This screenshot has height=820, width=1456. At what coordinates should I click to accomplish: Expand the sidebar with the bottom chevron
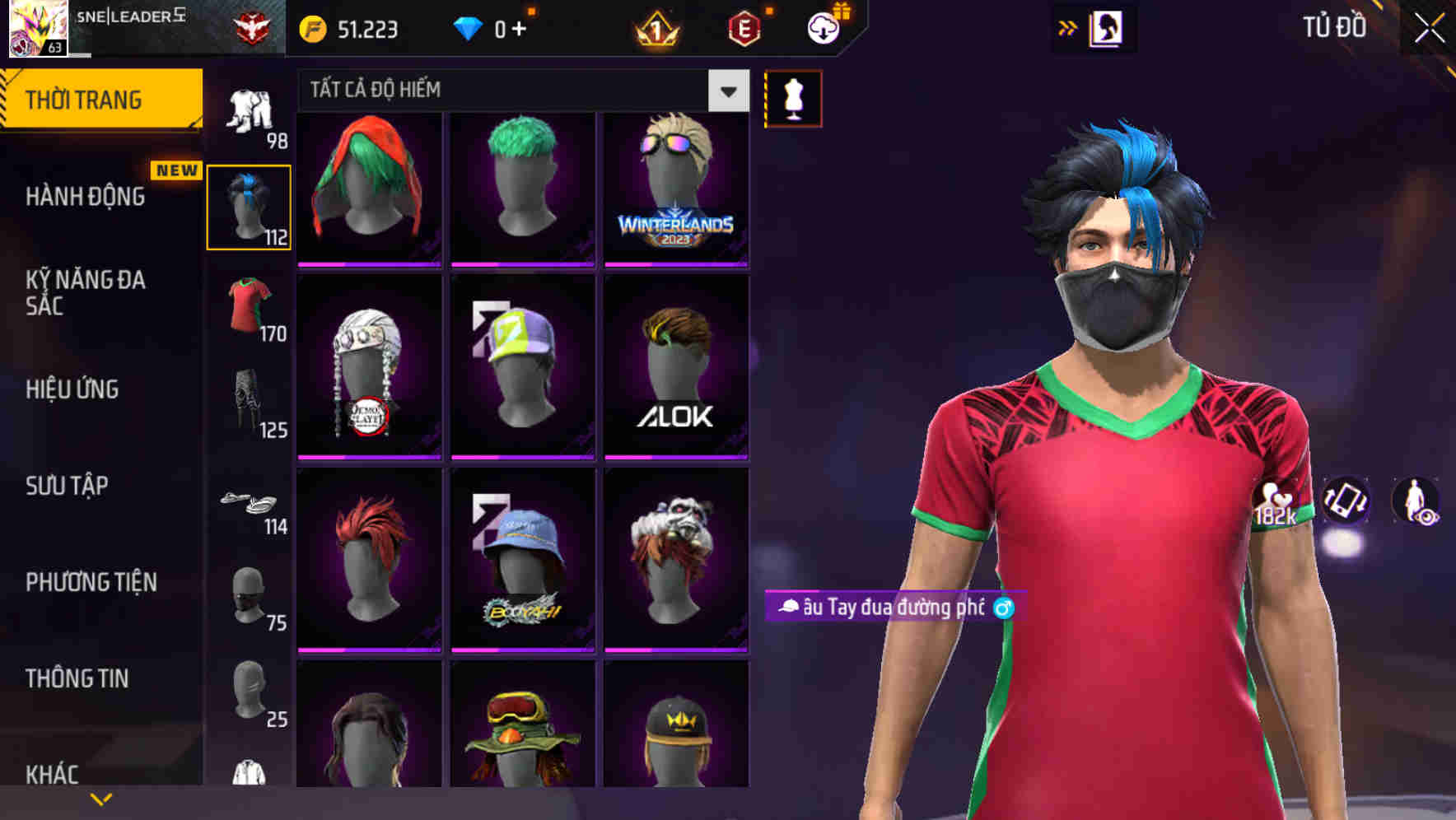(100, 799)
